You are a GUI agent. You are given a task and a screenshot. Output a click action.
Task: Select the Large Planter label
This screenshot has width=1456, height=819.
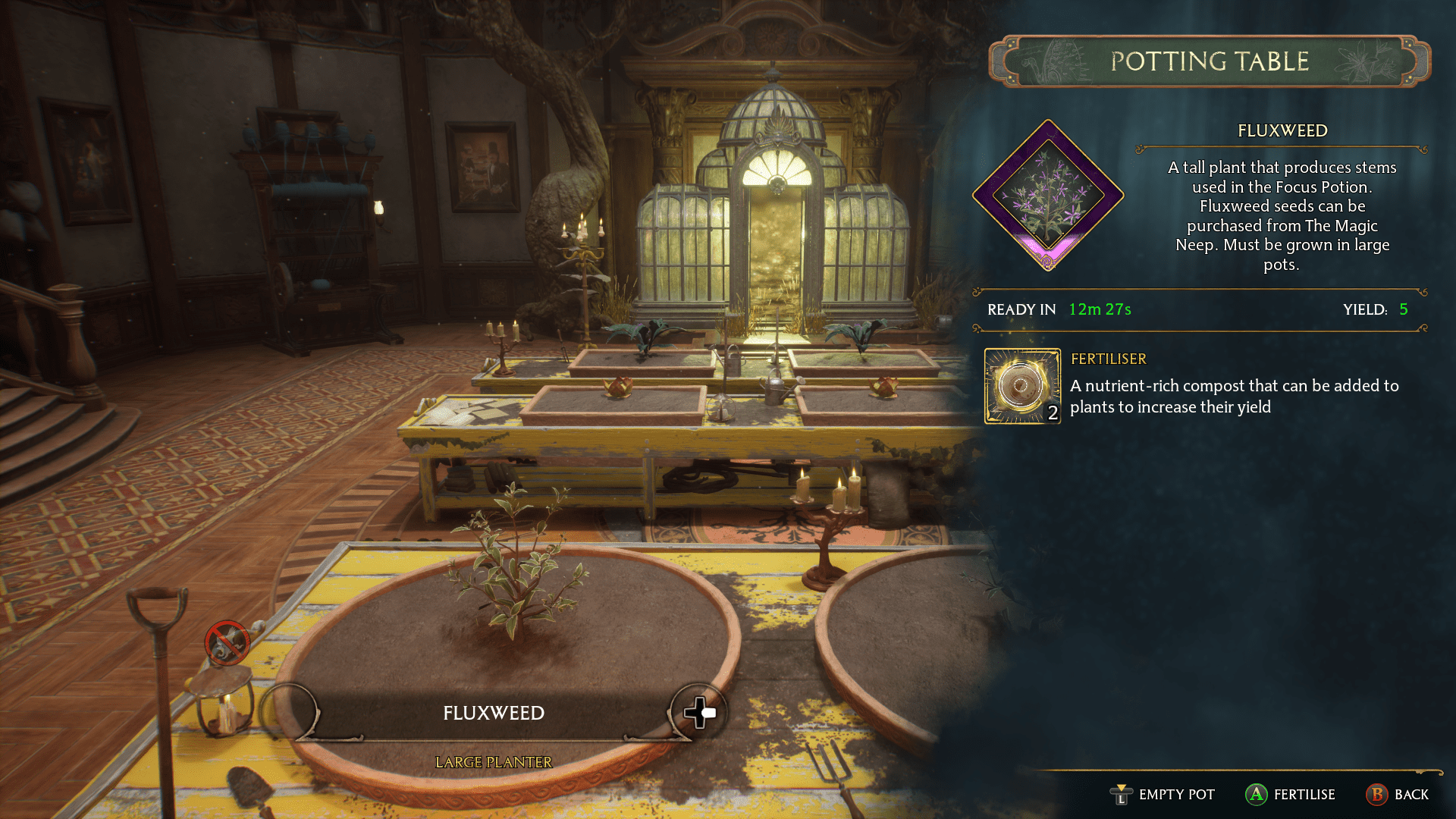(x=493, y=762)
